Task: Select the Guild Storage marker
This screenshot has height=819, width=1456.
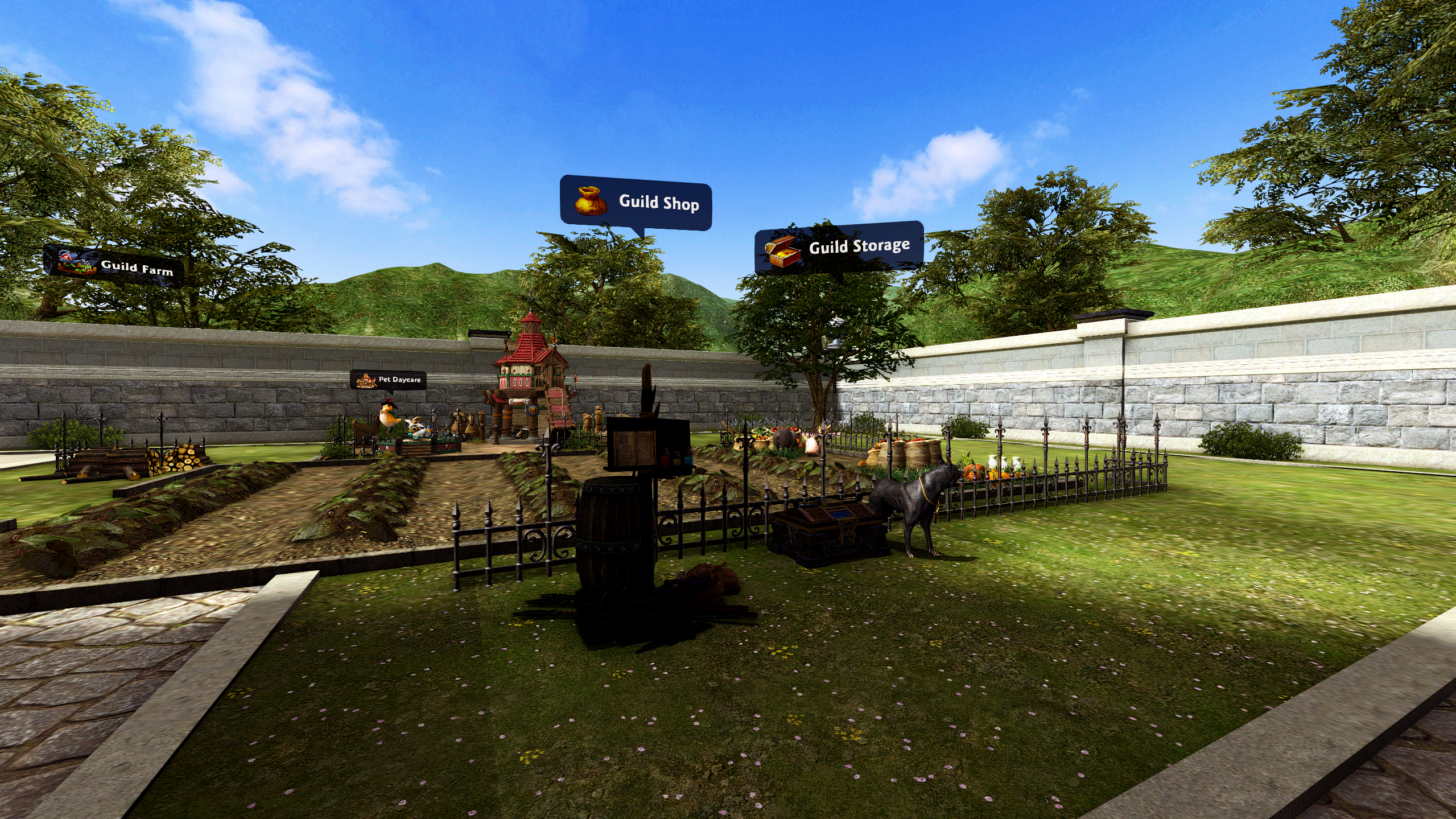Action: [x=839, y=248]
